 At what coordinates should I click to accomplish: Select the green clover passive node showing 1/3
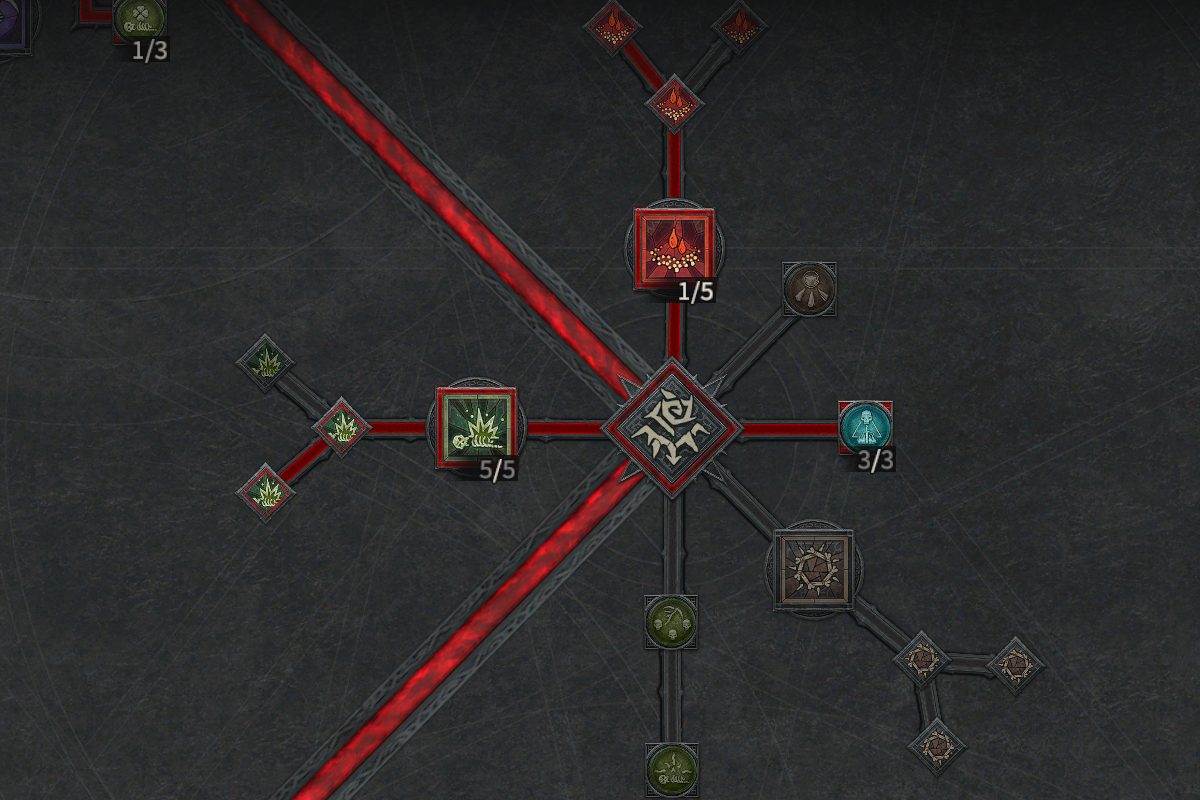point(139,18)
